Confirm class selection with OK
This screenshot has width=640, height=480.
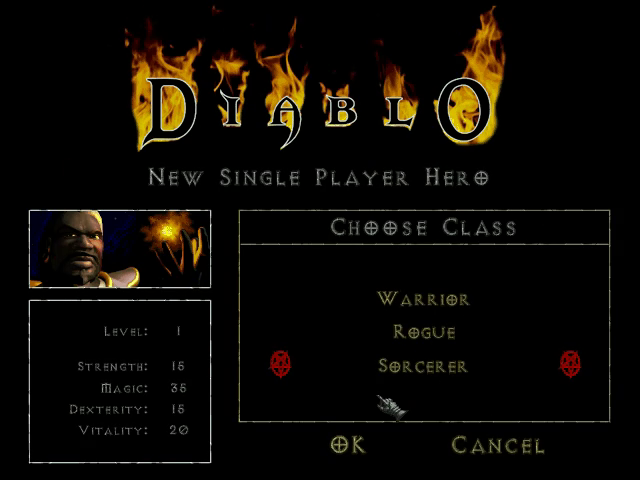[x=348, y=445]
